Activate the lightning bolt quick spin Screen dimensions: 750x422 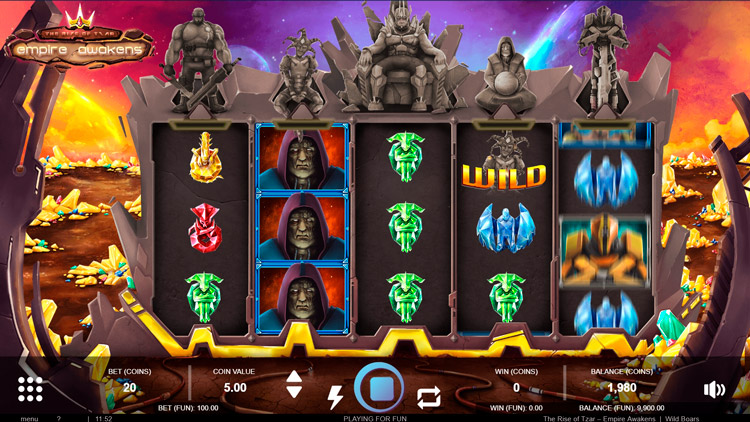[335, 397]
